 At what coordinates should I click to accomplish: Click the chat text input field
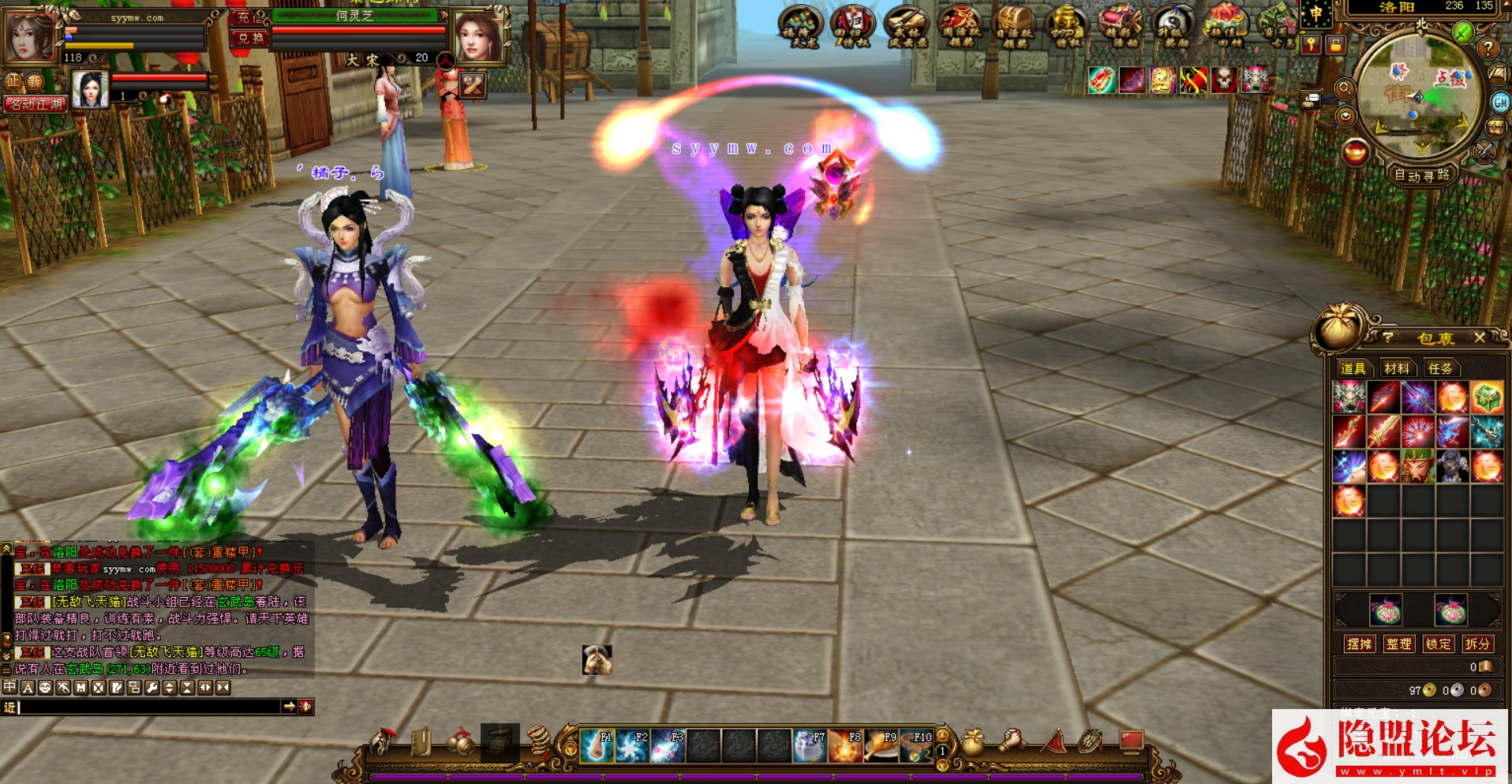tap(150, 707)
